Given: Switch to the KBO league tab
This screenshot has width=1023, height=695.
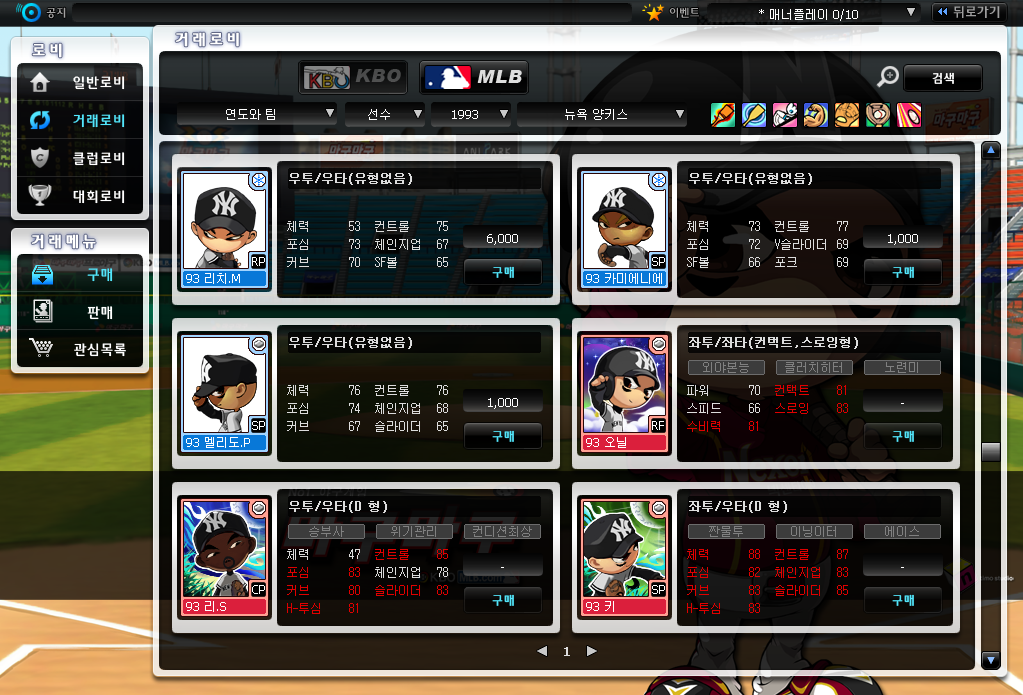Looking at the screenshot, I should pos(354,76).
